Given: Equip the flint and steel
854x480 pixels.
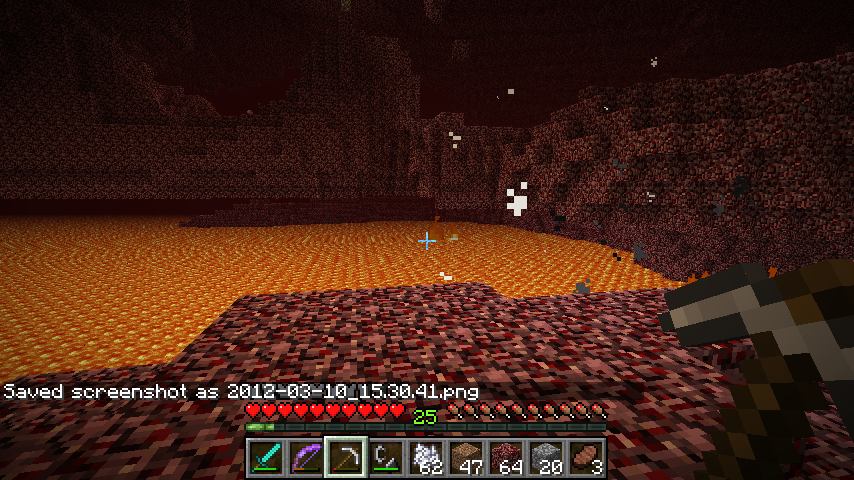Looking at the screenshot, I should pos(386,457).
